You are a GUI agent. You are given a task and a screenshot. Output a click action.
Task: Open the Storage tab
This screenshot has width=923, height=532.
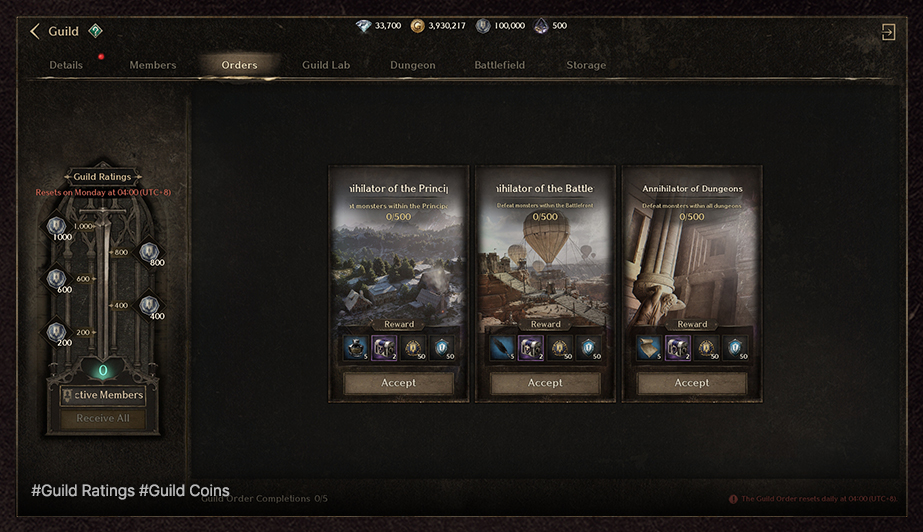coord(586,65)
